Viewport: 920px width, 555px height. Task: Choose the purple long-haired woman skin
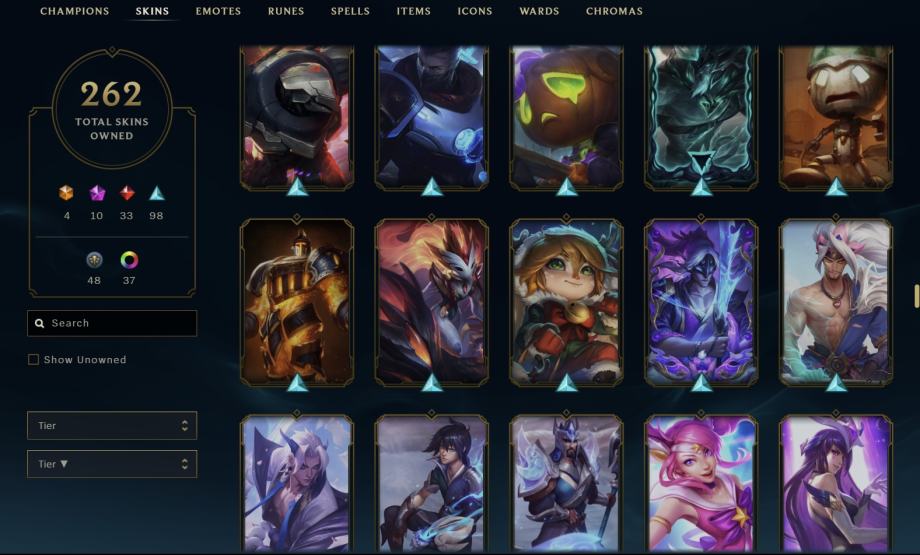pyautogui.click(x=836, y=482)
